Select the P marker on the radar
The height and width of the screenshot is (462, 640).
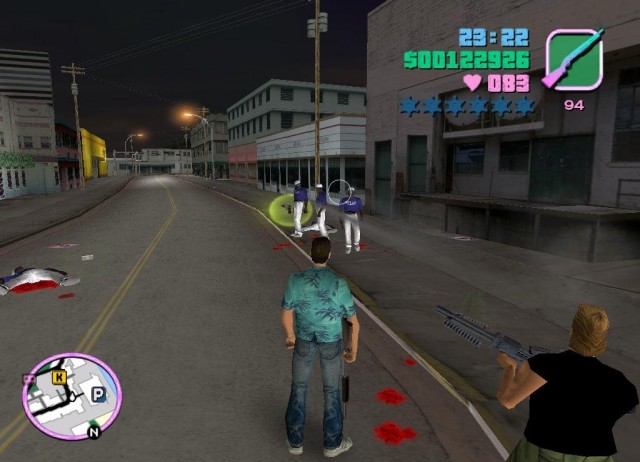(x=98, y=395)
